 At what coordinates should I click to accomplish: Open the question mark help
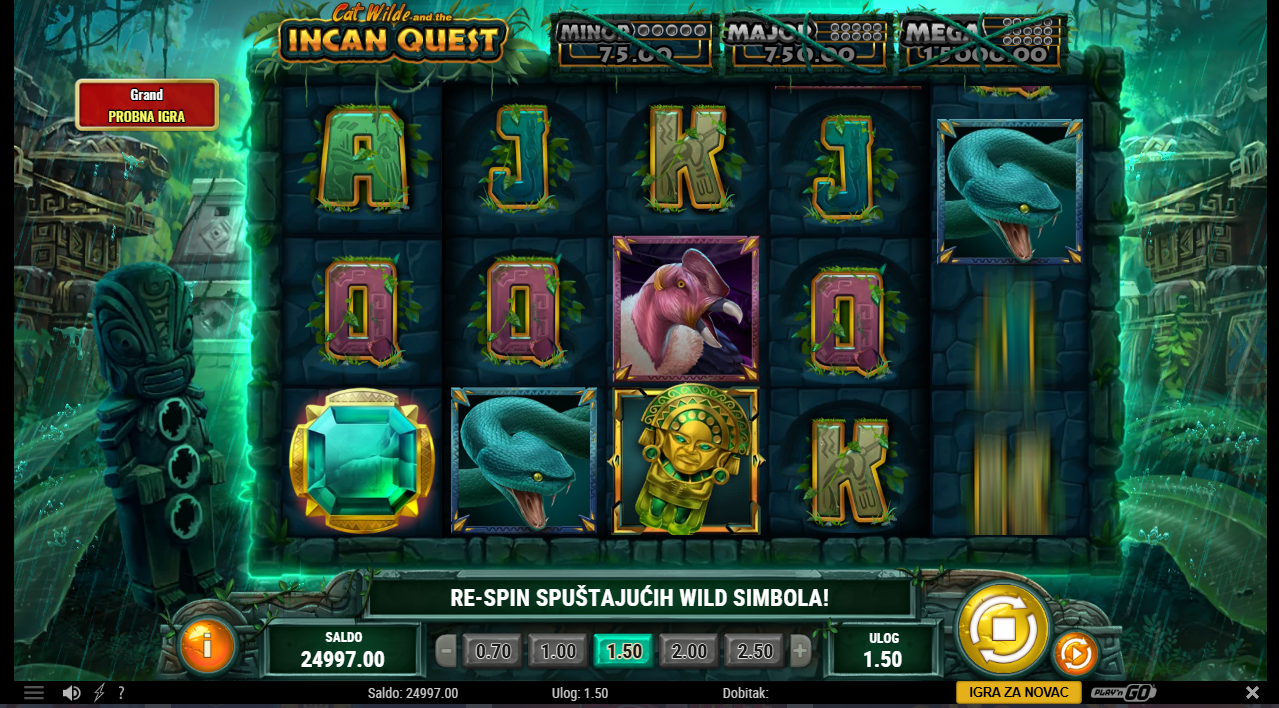[x=121, y=693]
